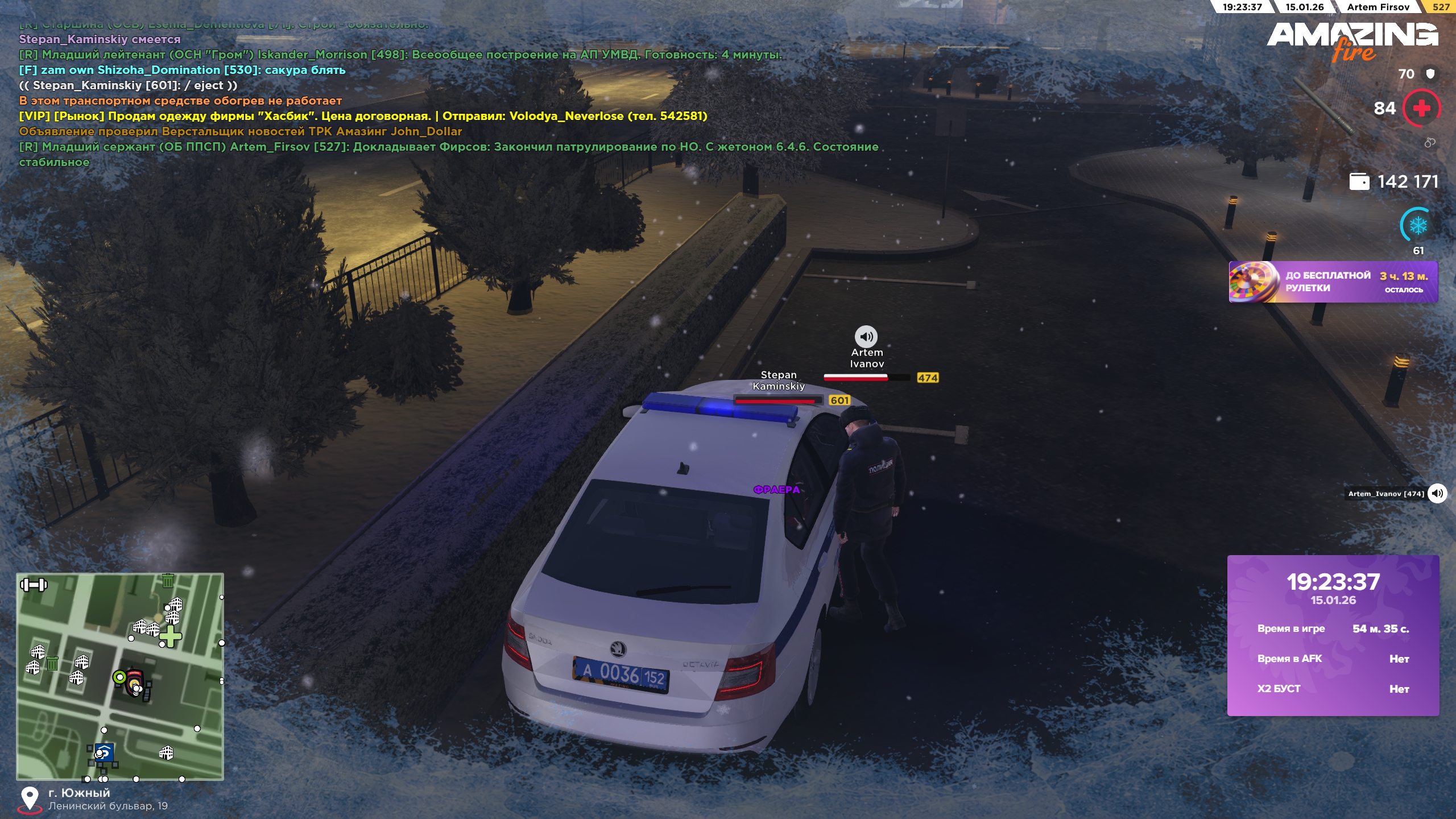Click the location pin beside г. Южный
The image size is (1456, 819).
[30, 799]
